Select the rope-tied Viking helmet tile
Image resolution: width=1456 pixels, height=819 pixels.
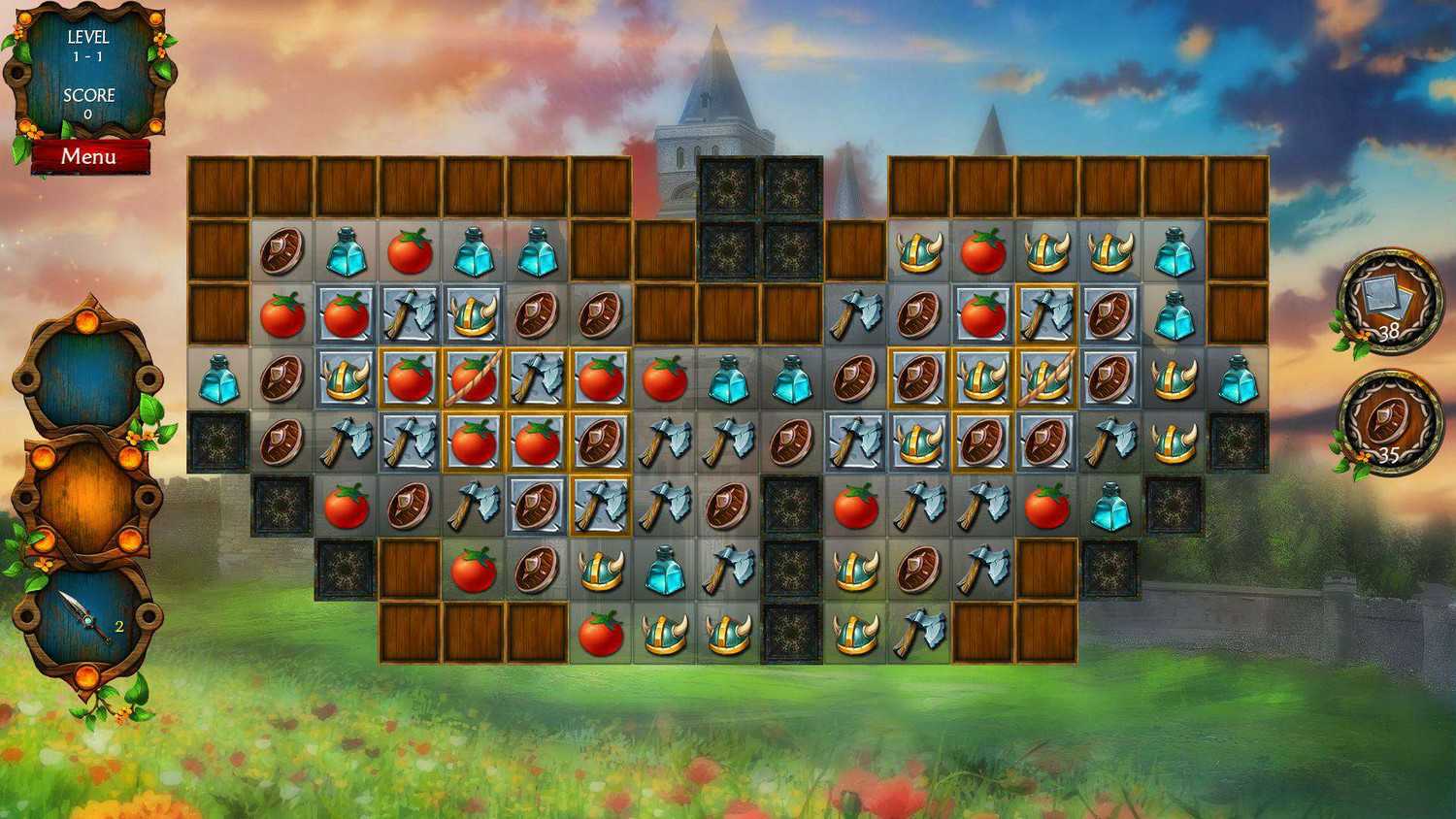pyautogui.click(x=1046, y=378)
